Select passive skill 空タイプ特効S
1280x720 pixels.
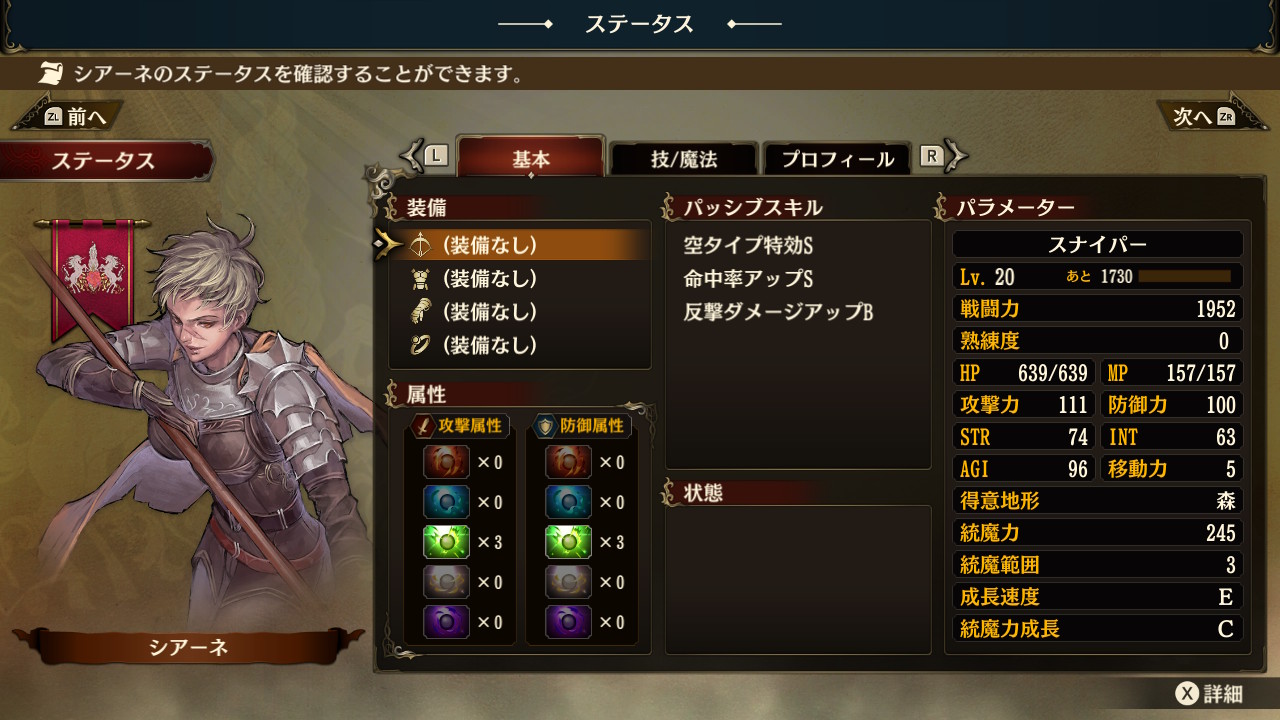click(748, 245)
